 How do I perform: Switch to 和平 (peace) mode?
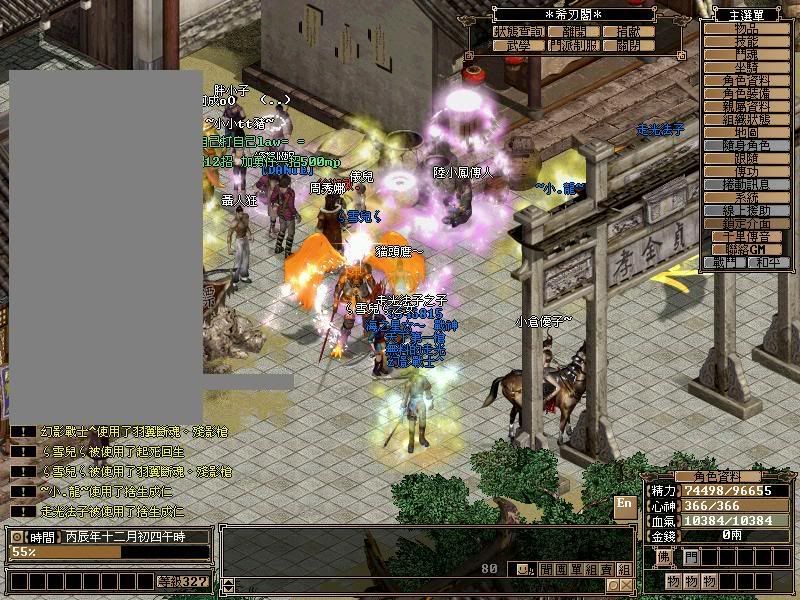[767, 262]
